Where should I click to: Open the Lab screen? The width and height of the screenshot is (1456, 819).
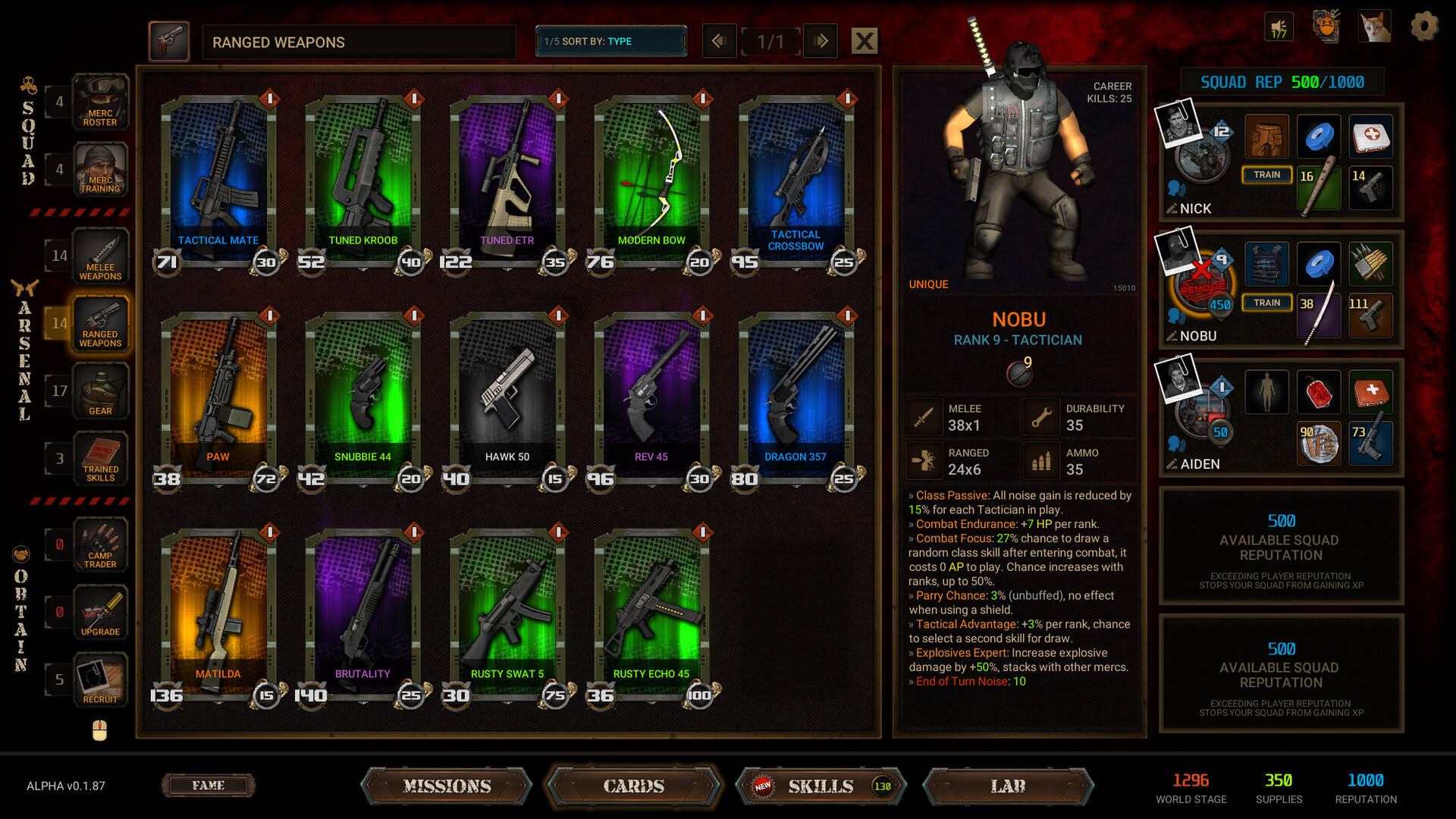coord(1008,786)
